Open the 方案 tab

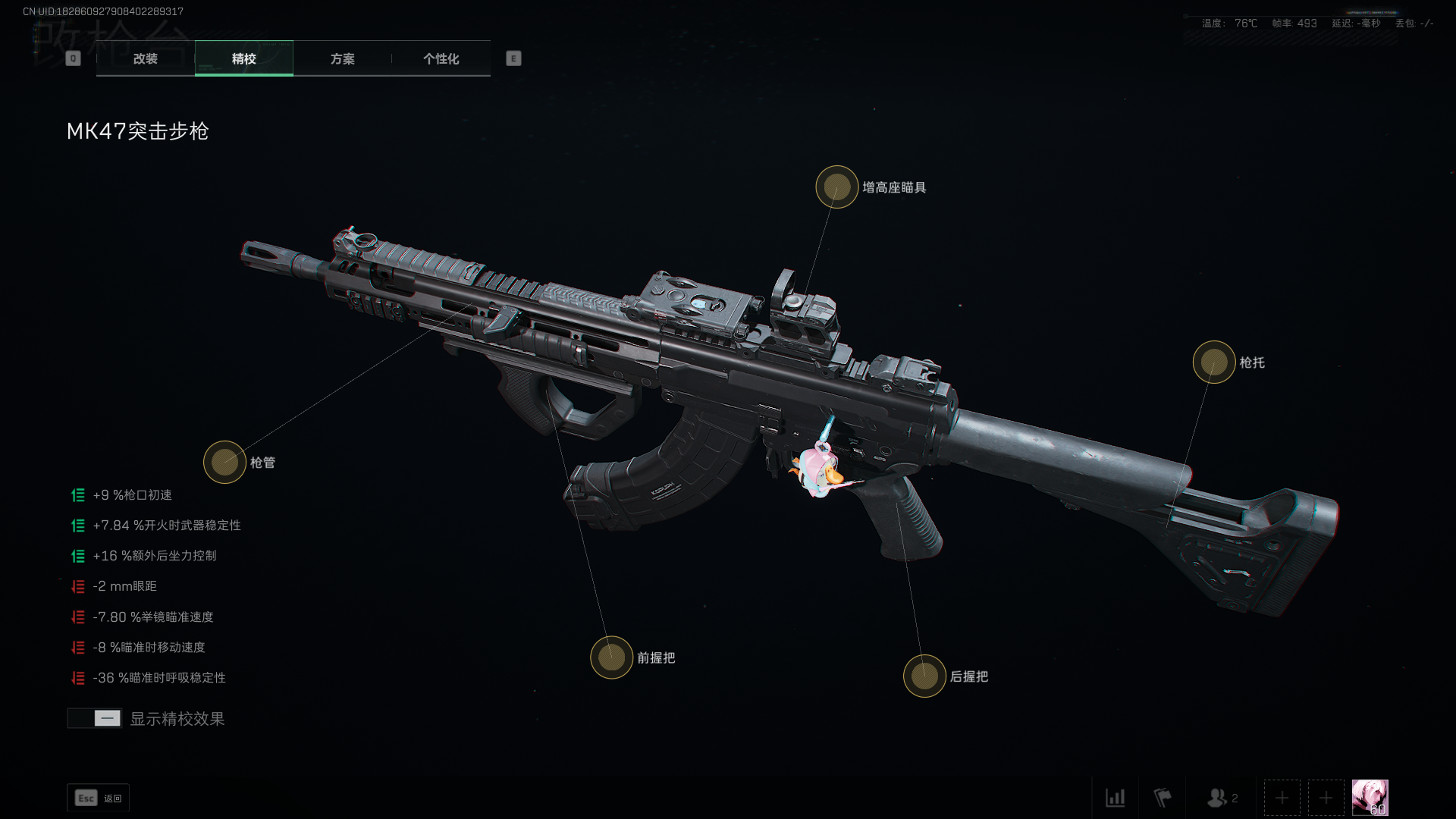coord(342,58)
